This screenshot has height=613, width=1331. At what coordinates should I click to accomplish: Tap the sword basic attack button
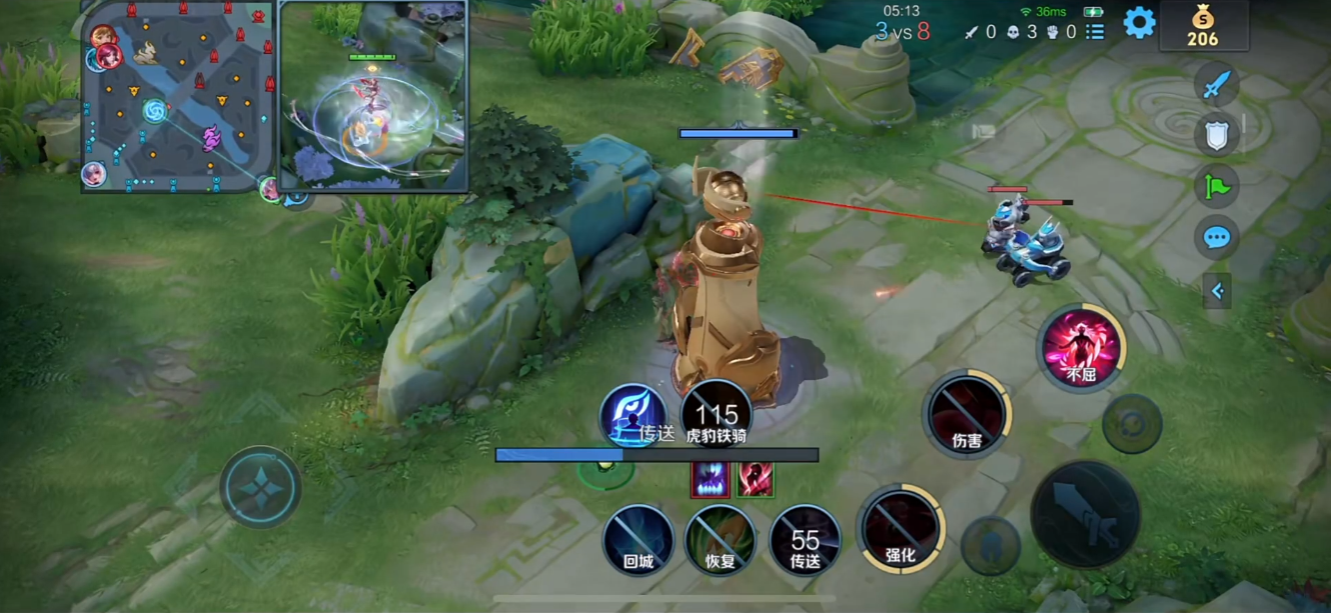coord(1085,515)
